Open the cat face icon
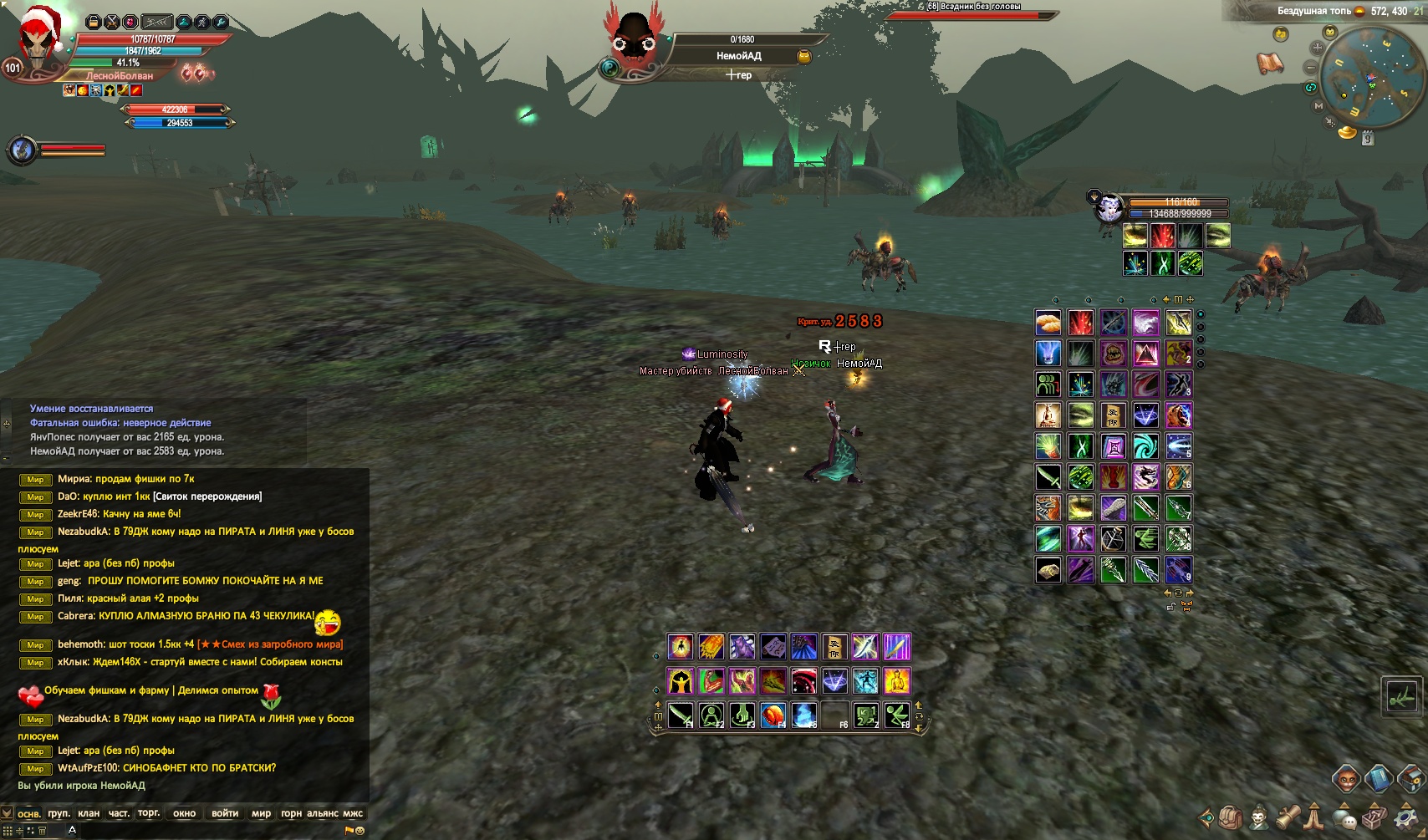Image resolution: width=1428 pixels, height=840 pixels. point(1345,779)
